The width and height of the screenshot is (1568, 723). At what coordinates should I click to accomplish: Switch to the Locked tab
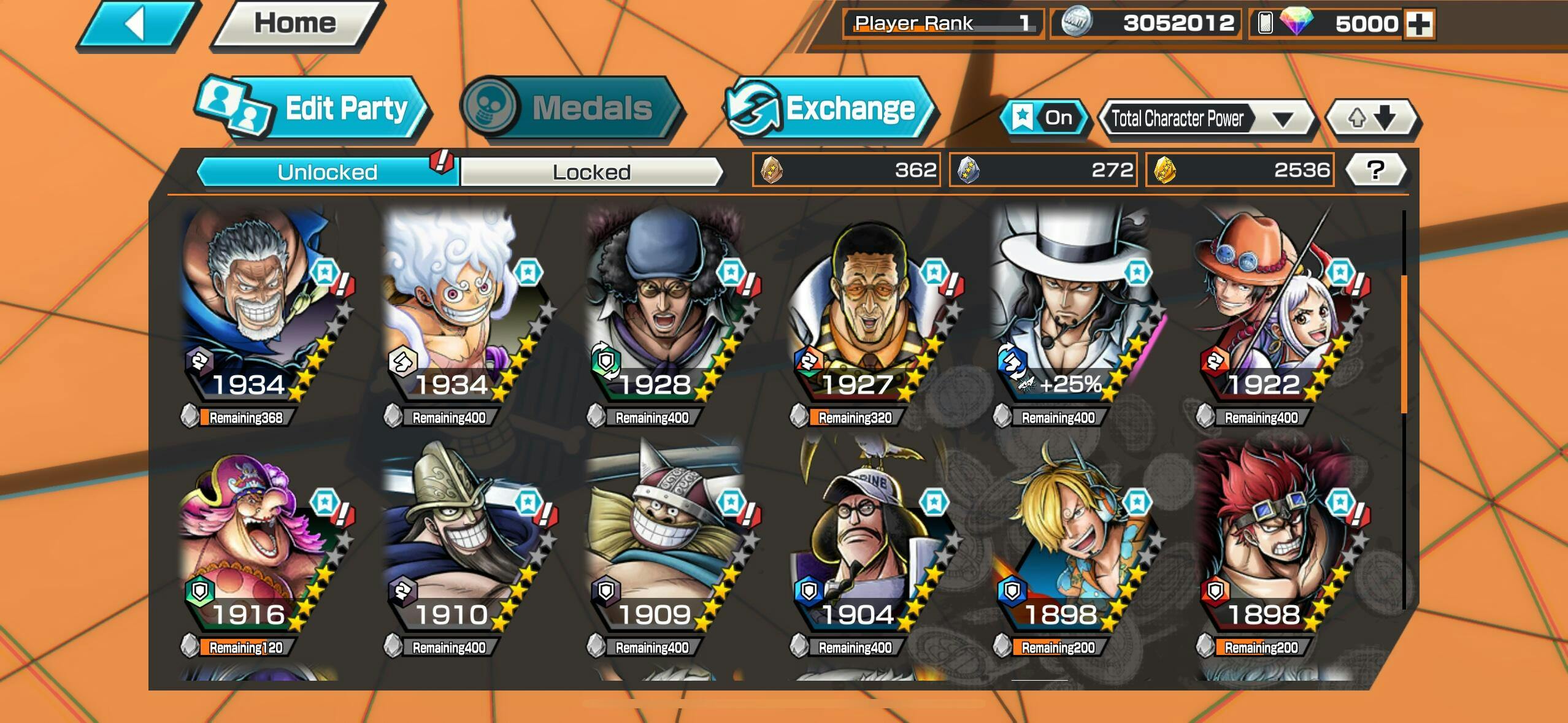[x=591, y=172]
